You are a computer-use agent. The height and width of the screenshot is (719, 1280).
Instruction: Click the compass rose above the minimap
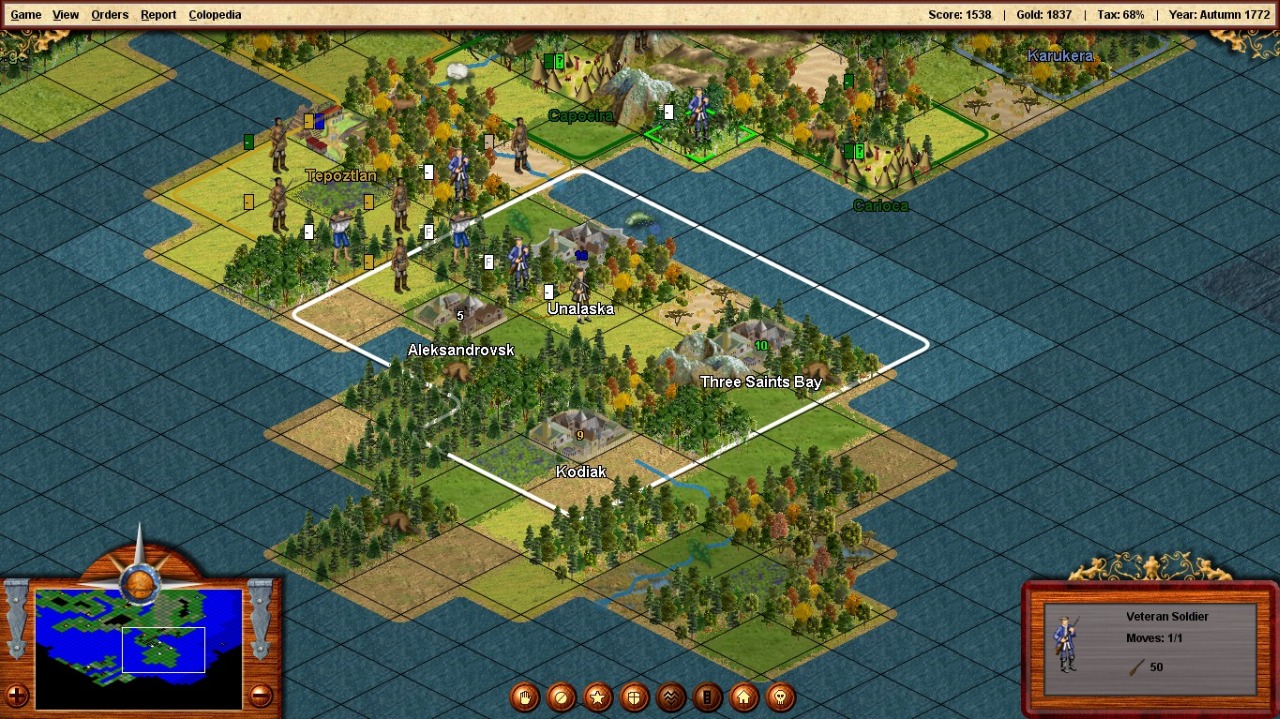click(139, 579)
